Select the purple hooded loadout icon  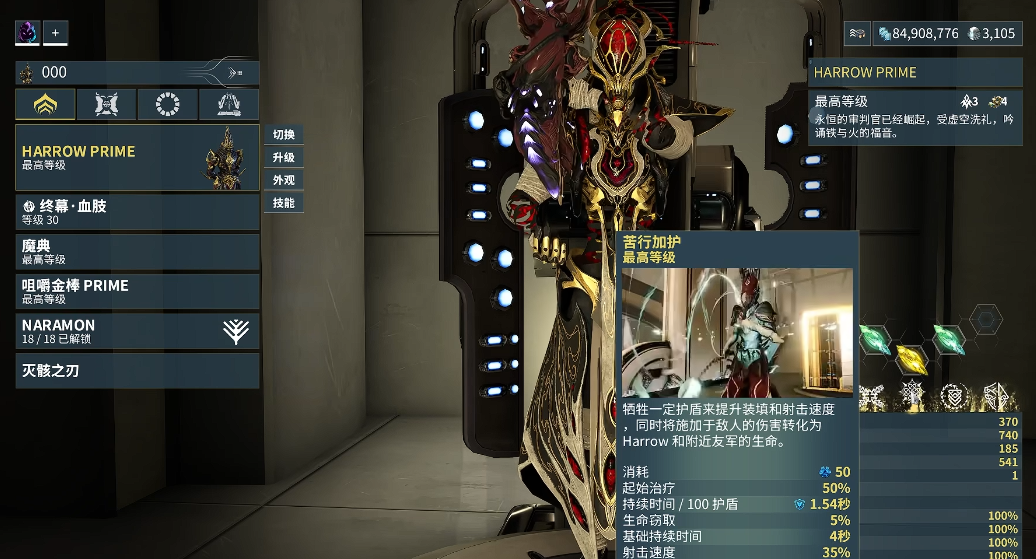27,33
